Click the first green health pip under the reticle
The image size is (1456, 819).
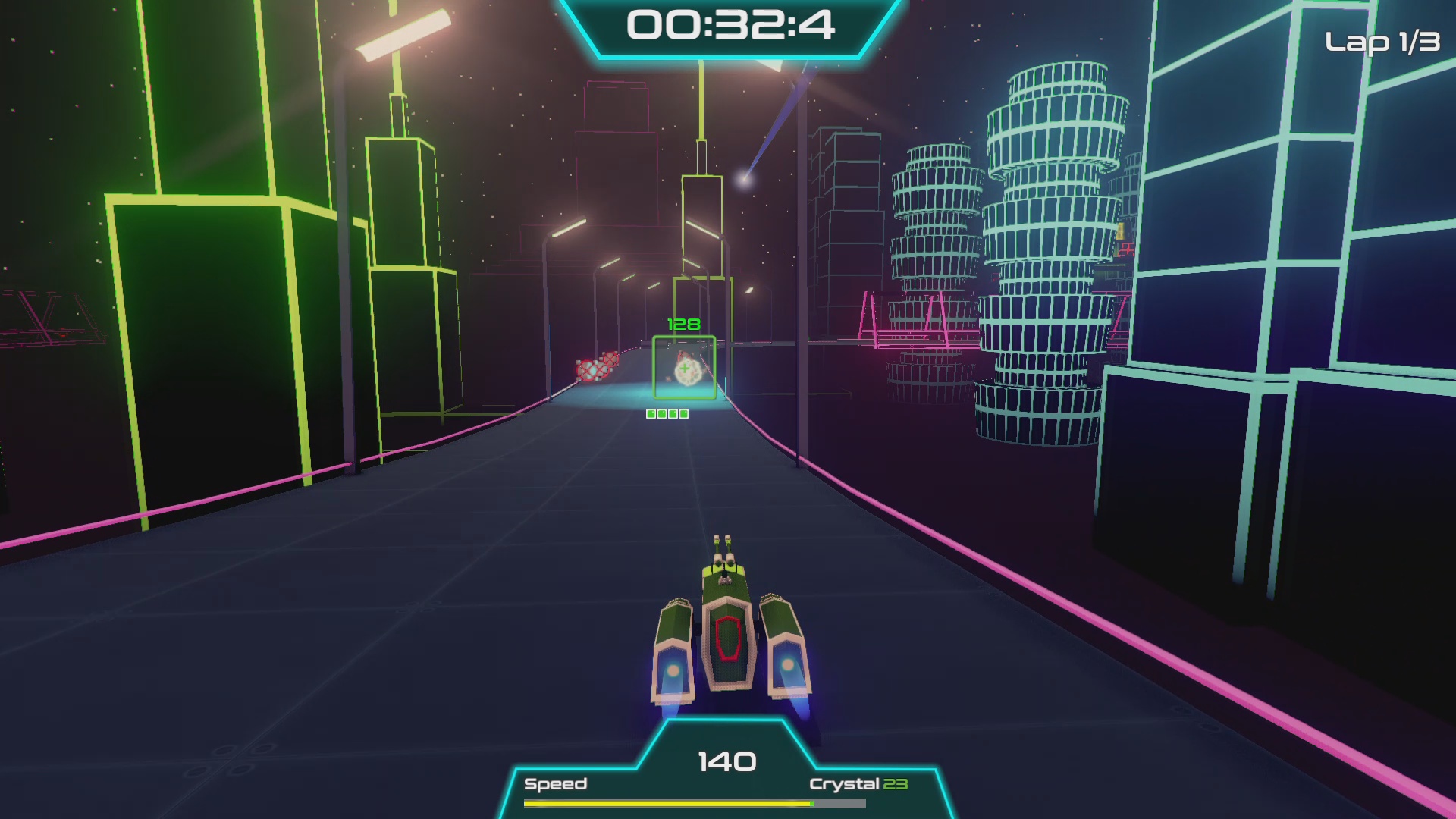[x=651, y=413]
